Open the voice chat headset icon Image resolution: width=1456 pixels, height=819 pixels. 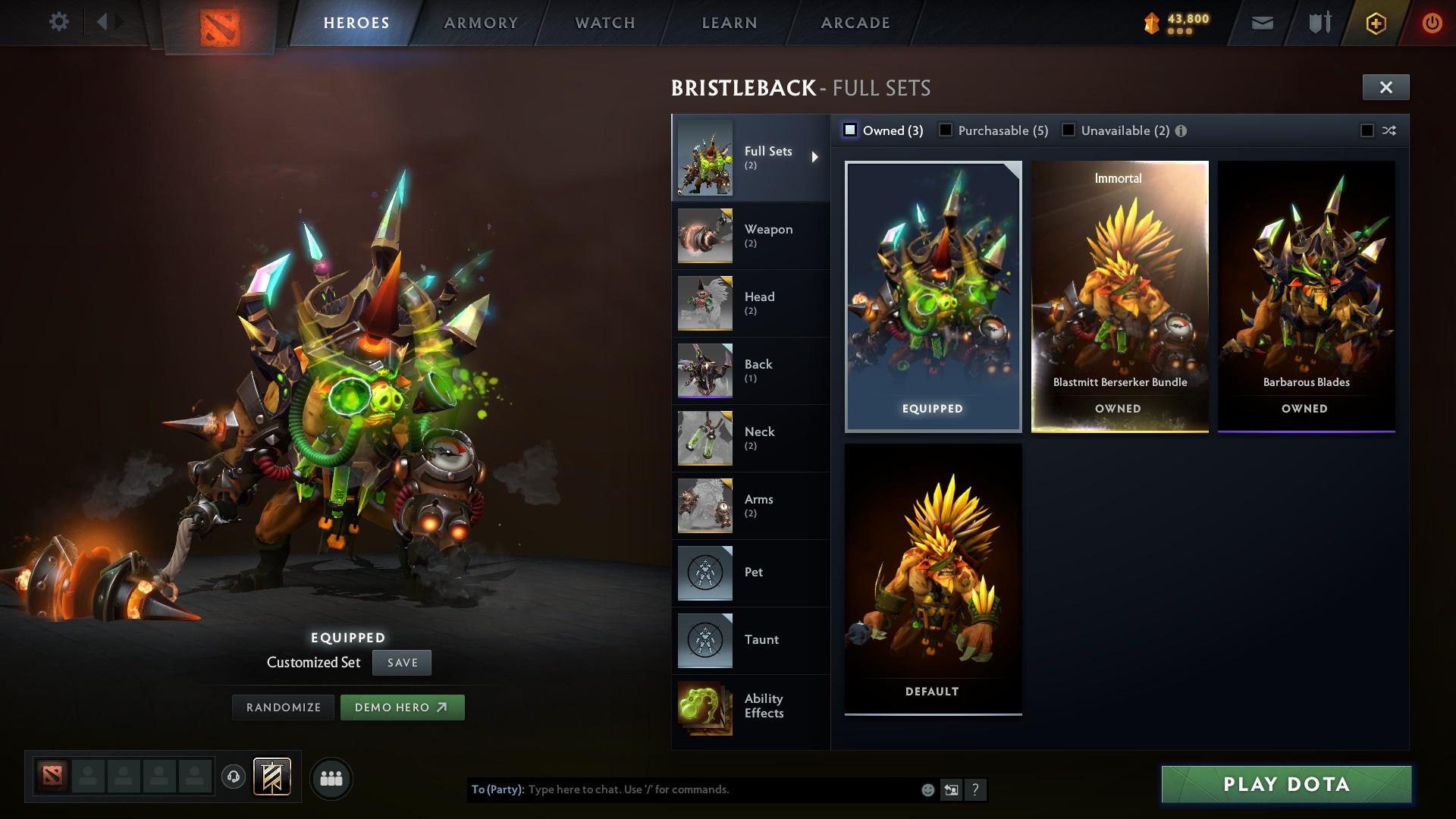point(232,777)
